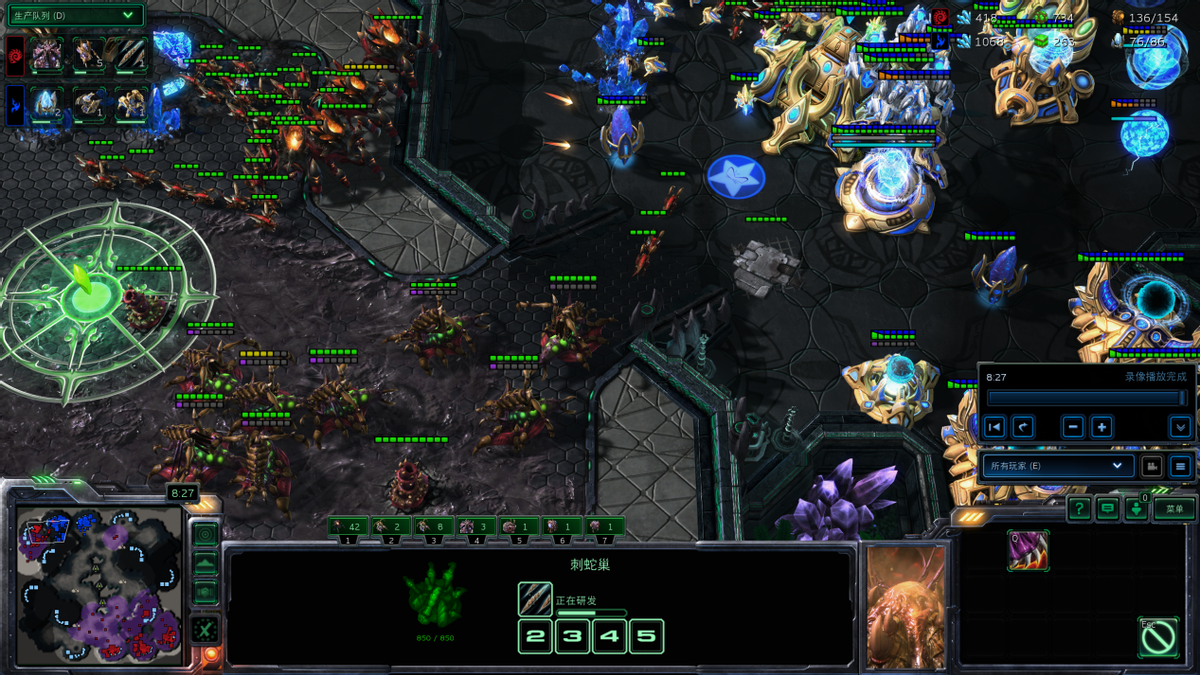Click the replay rewind arrow button

point(1022,427)
